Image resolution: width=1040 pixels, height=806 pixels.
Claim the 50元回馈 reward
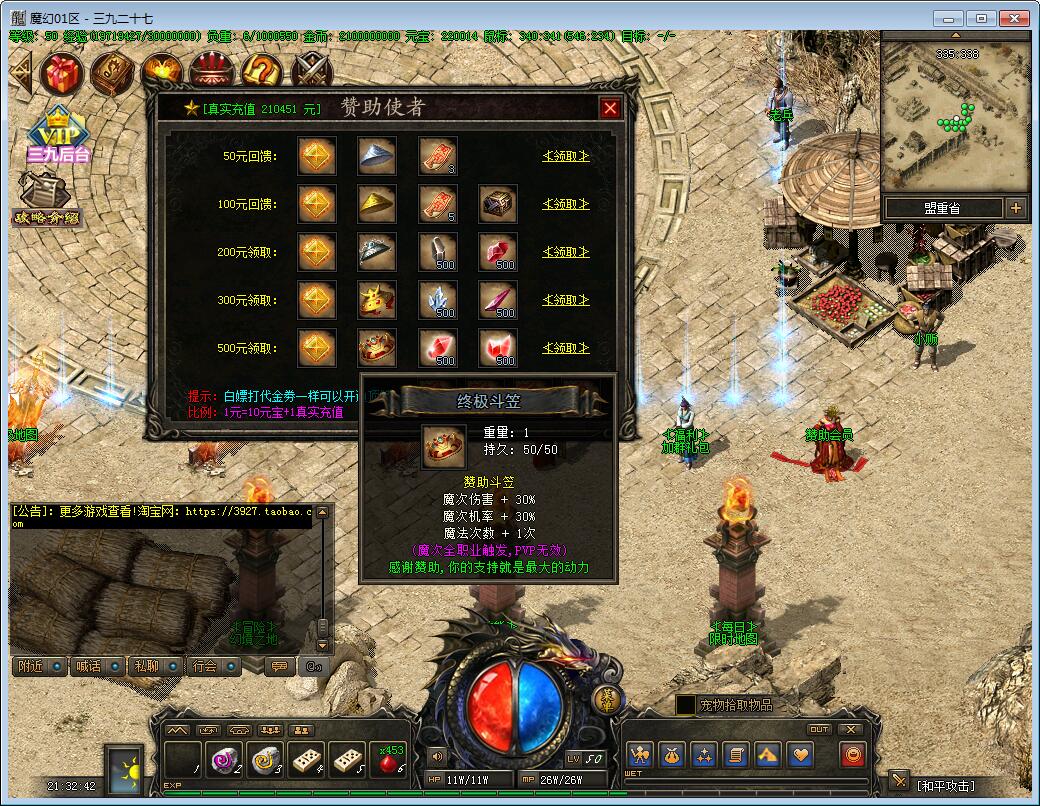pos(565,156)
